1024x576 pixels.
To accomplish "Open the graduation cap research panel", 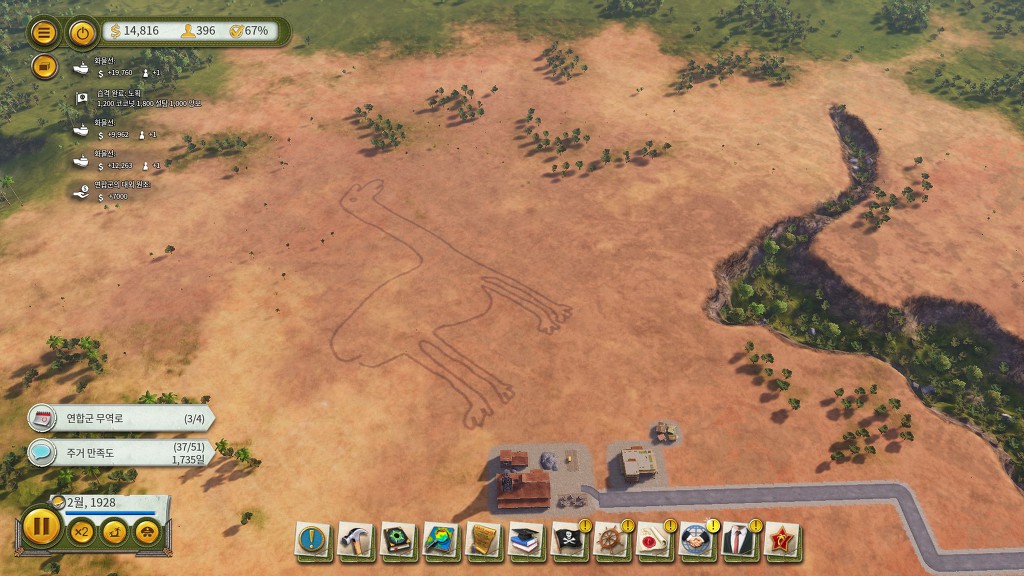I will pyautogui.click(x=526, y=541).
